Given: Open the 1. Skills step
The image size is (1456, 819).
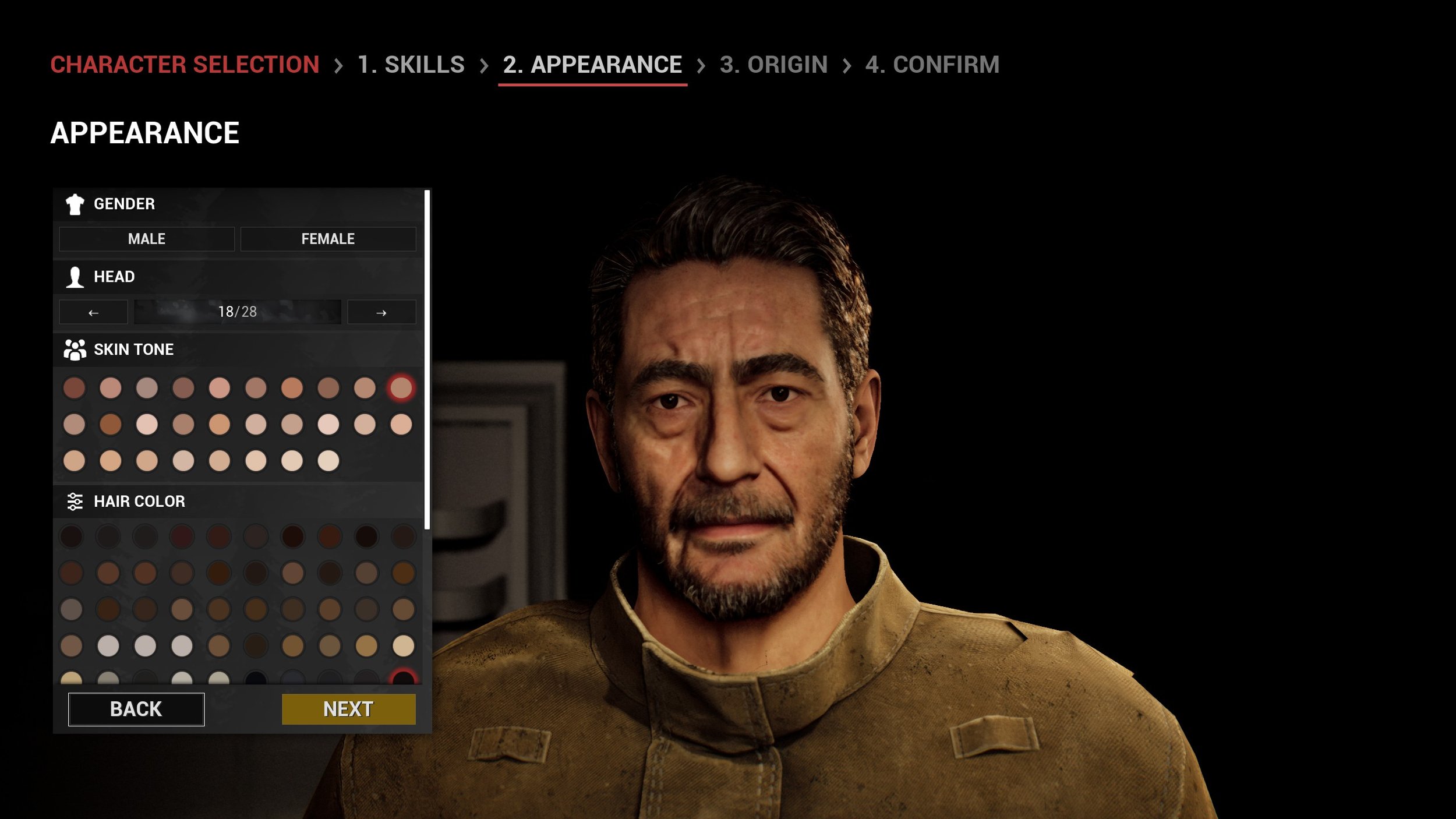Looking at the screenshot, I should click(411, 65).
